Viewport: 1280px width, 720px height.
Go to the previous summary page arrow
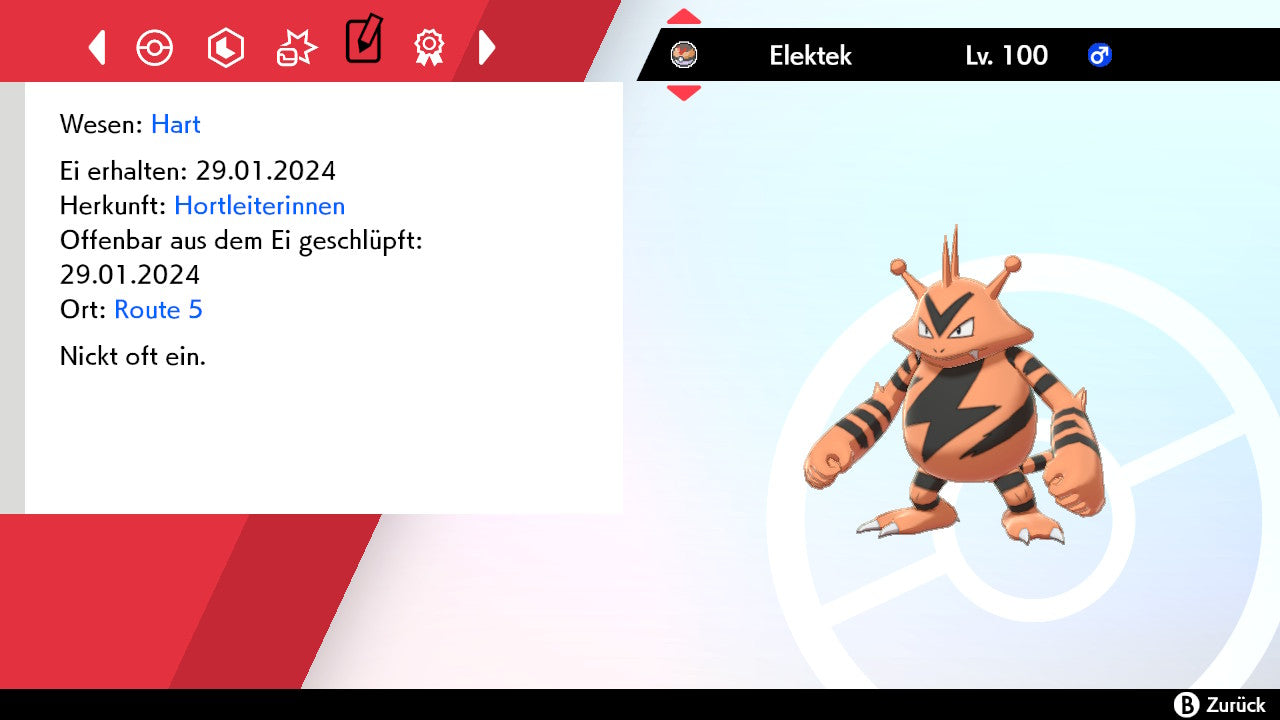(97, 47)
